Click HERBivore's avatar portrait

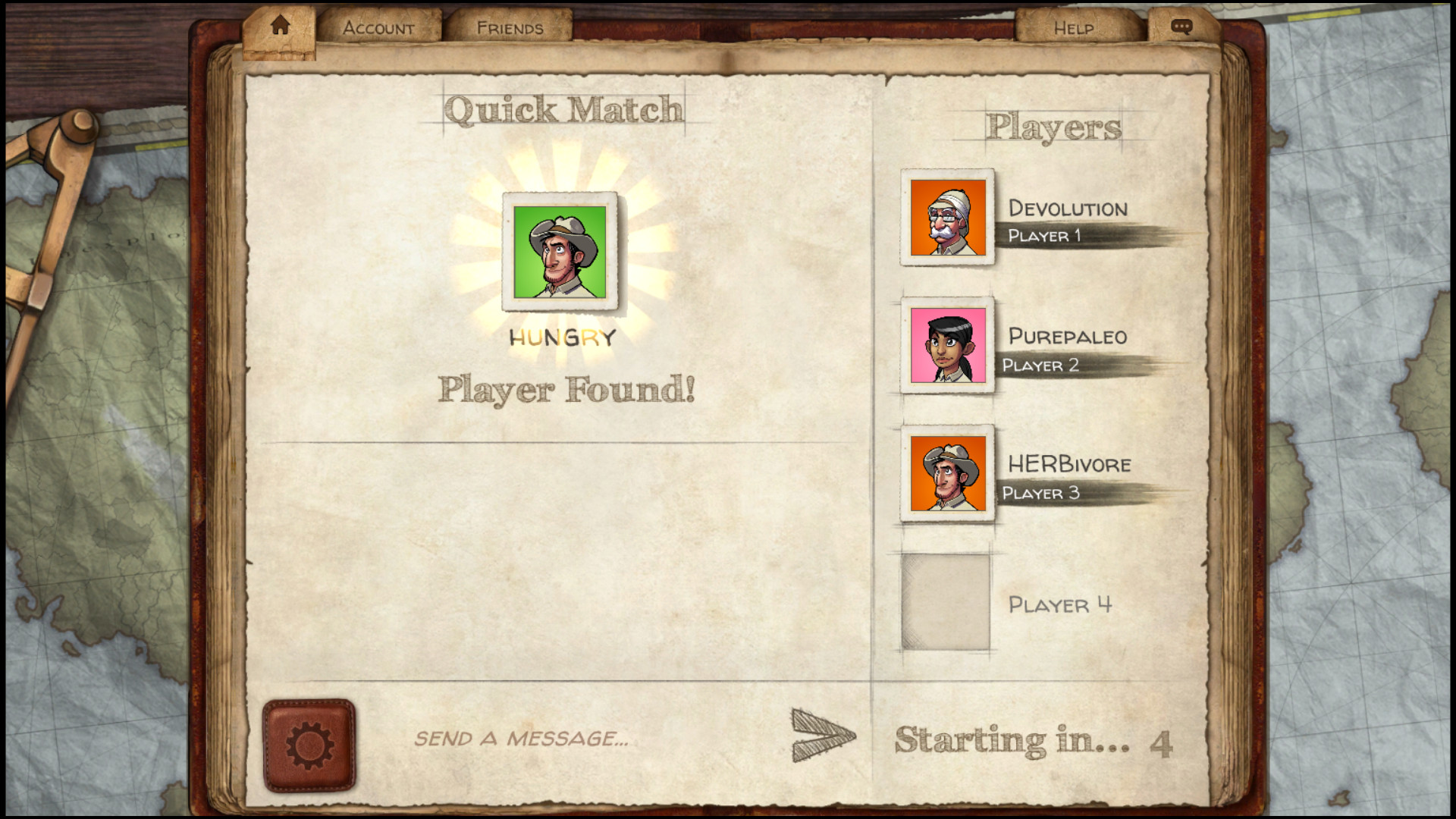point(946,472)
